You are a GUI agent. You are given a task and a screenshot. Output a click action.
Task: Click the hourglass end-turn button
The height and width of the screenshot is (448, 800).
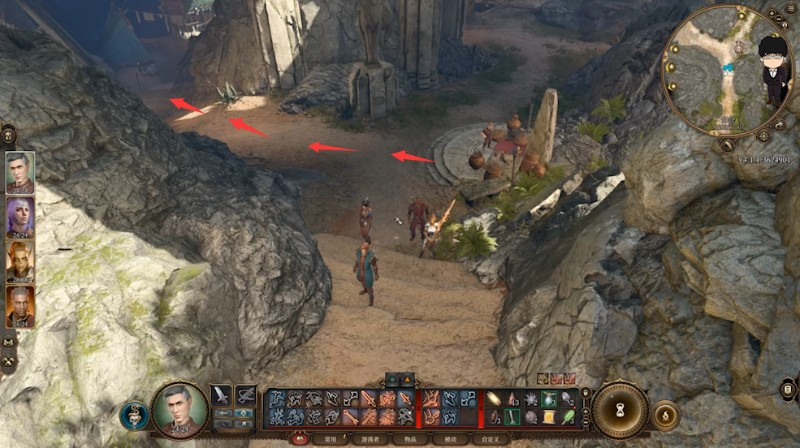click(x=620, y=409)
